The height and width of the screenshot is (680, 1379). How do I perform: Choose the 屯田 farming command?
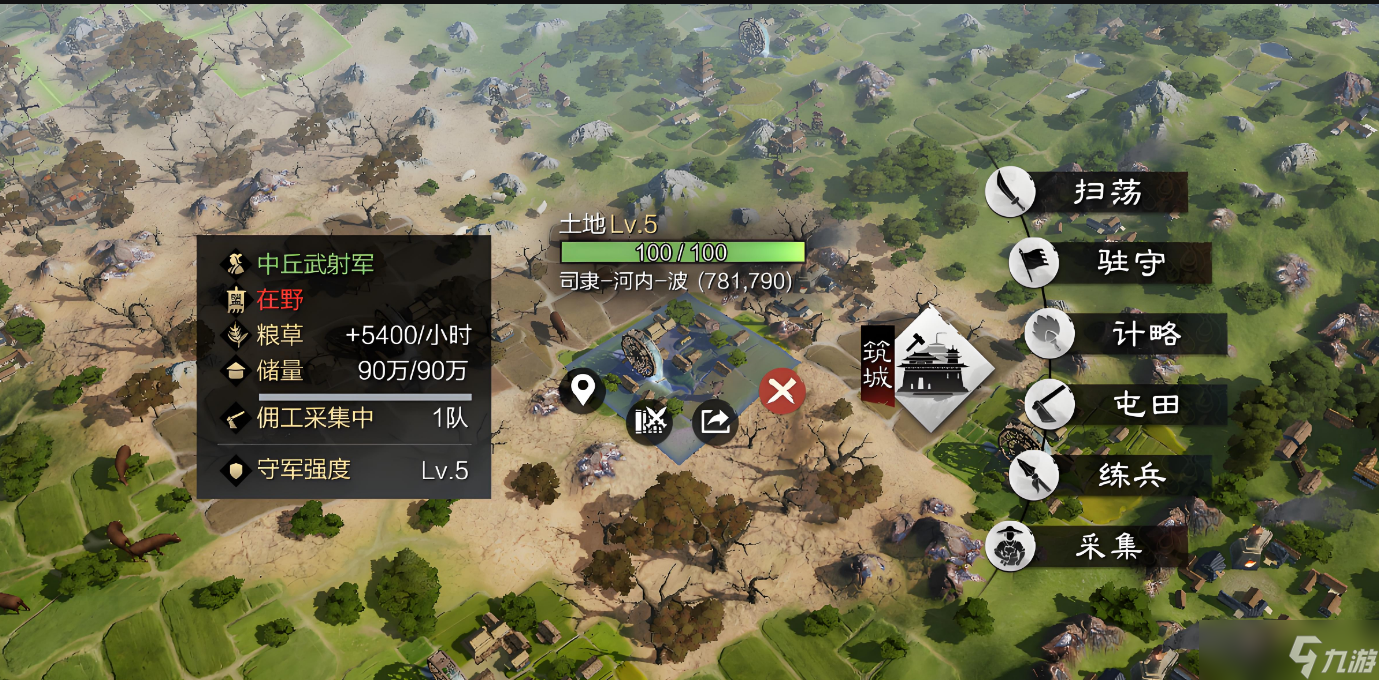click(x=1124, y=405)
